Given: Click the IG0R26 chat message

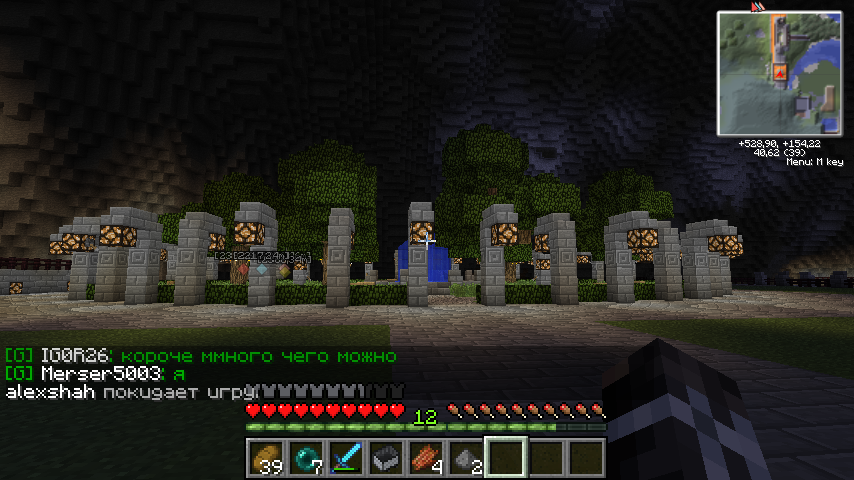Looking at the screenshot, I should point(200,356).
